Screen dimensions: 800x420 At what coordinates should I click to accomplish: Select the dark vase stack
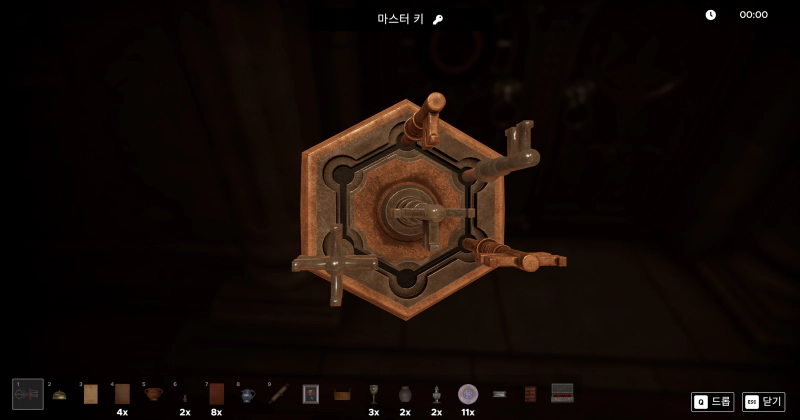pos(405,394)
